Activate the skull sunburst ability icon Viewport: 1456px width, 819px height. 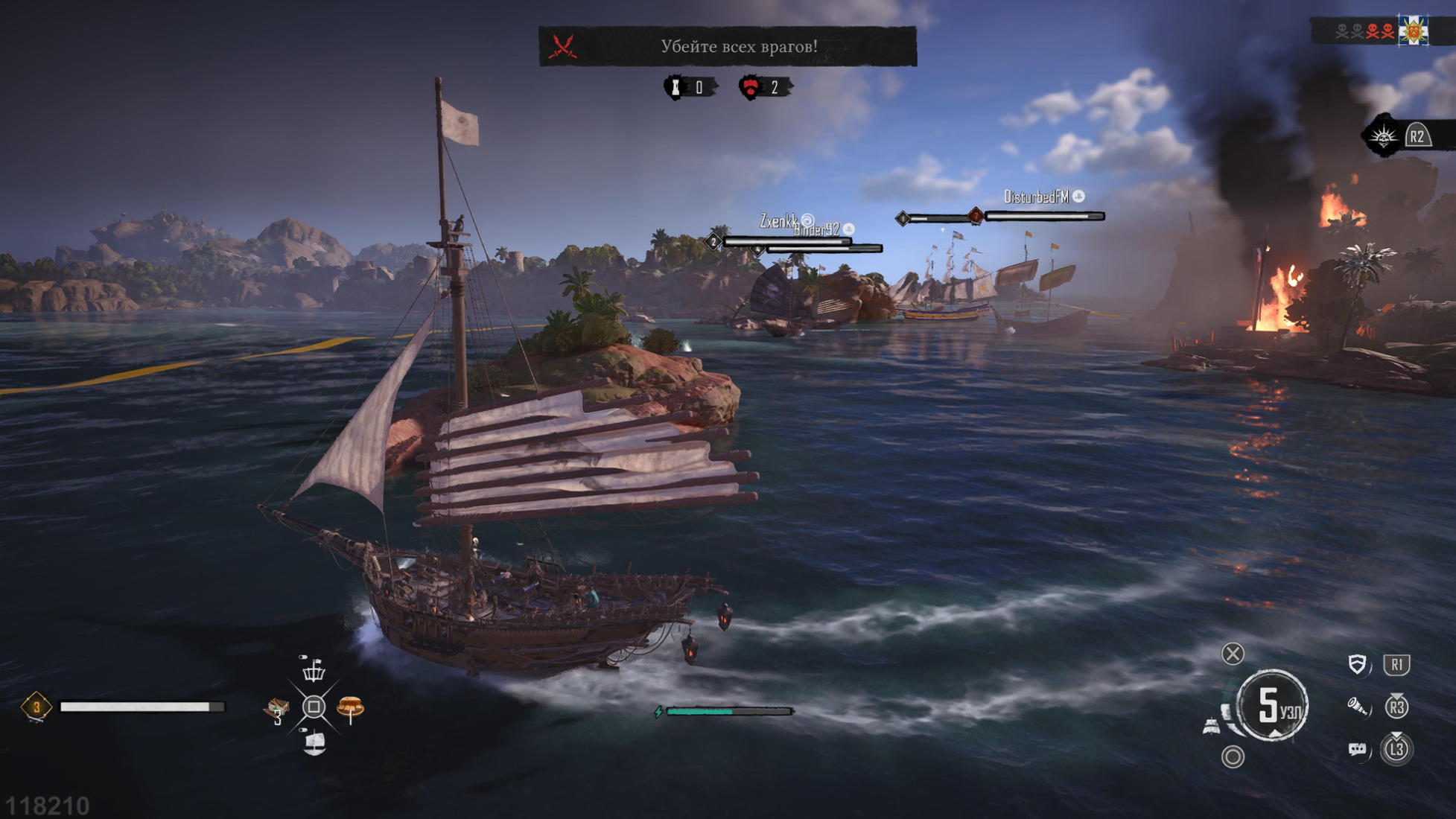[x=1384, y=137]
